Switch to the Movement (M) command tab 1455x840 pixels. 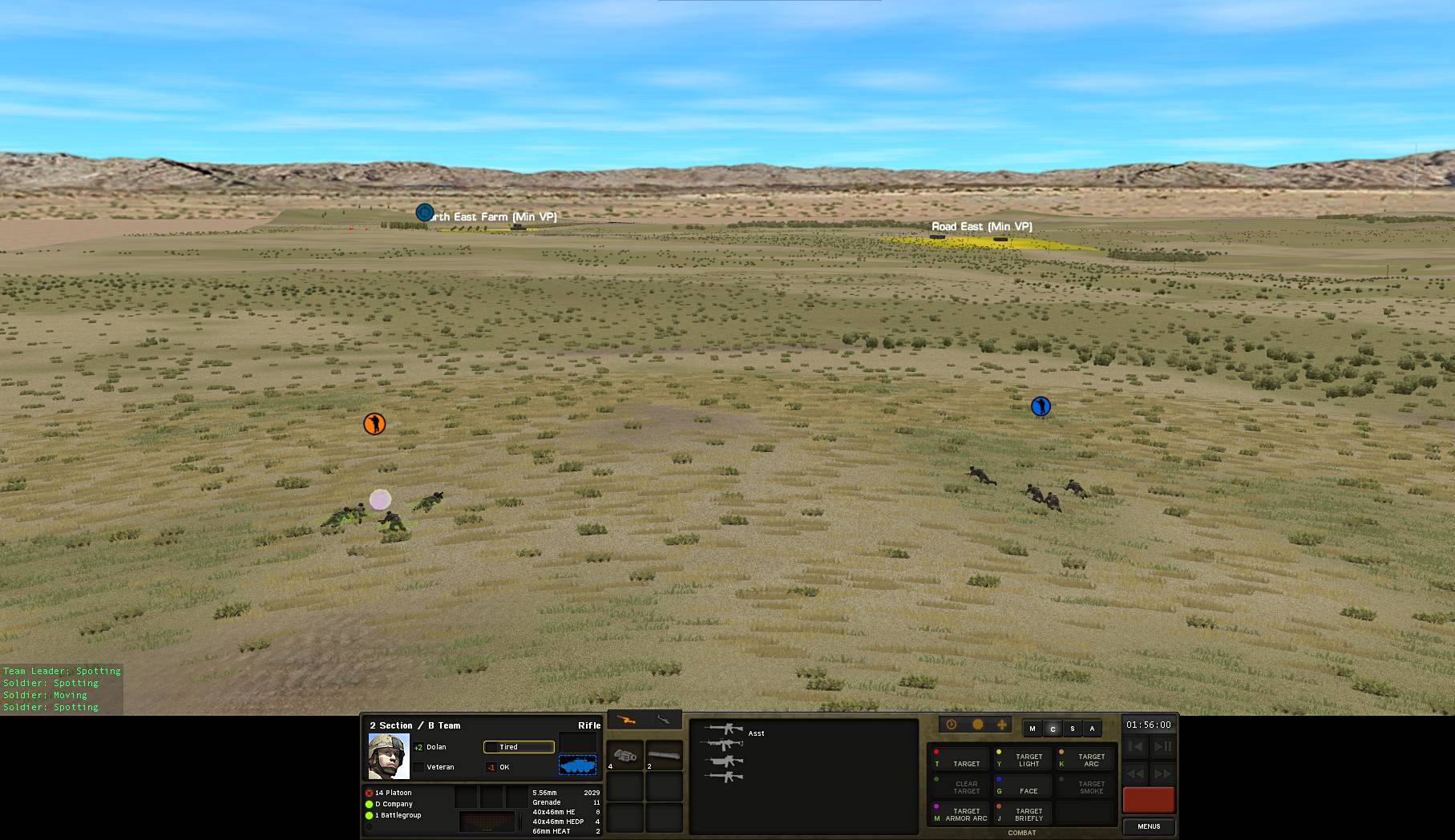tap(1032, 728)
